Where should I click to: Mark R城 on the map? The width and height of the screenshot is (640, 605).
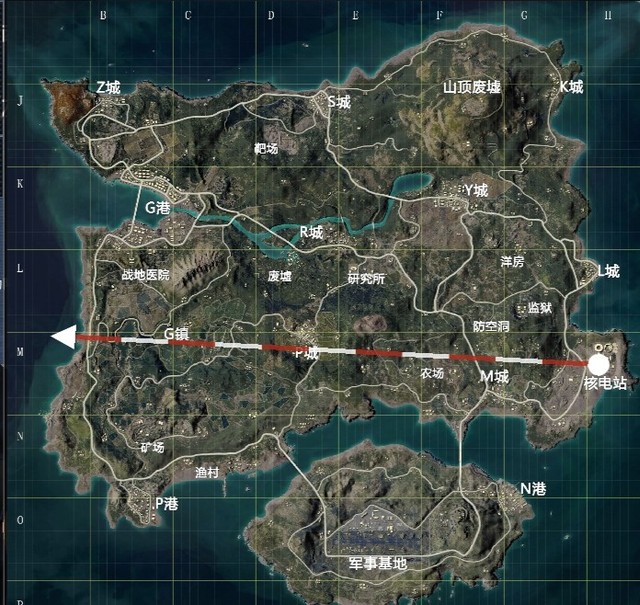(312, 232)
